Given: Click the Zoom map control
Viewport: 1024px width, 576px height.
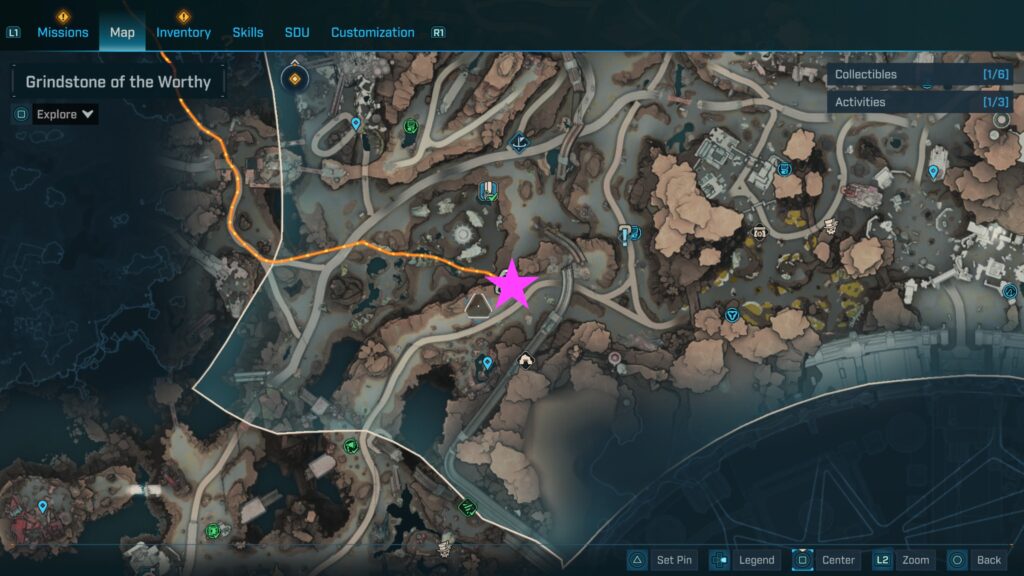Looking at the screenshot, I should (x=903, y=560).
